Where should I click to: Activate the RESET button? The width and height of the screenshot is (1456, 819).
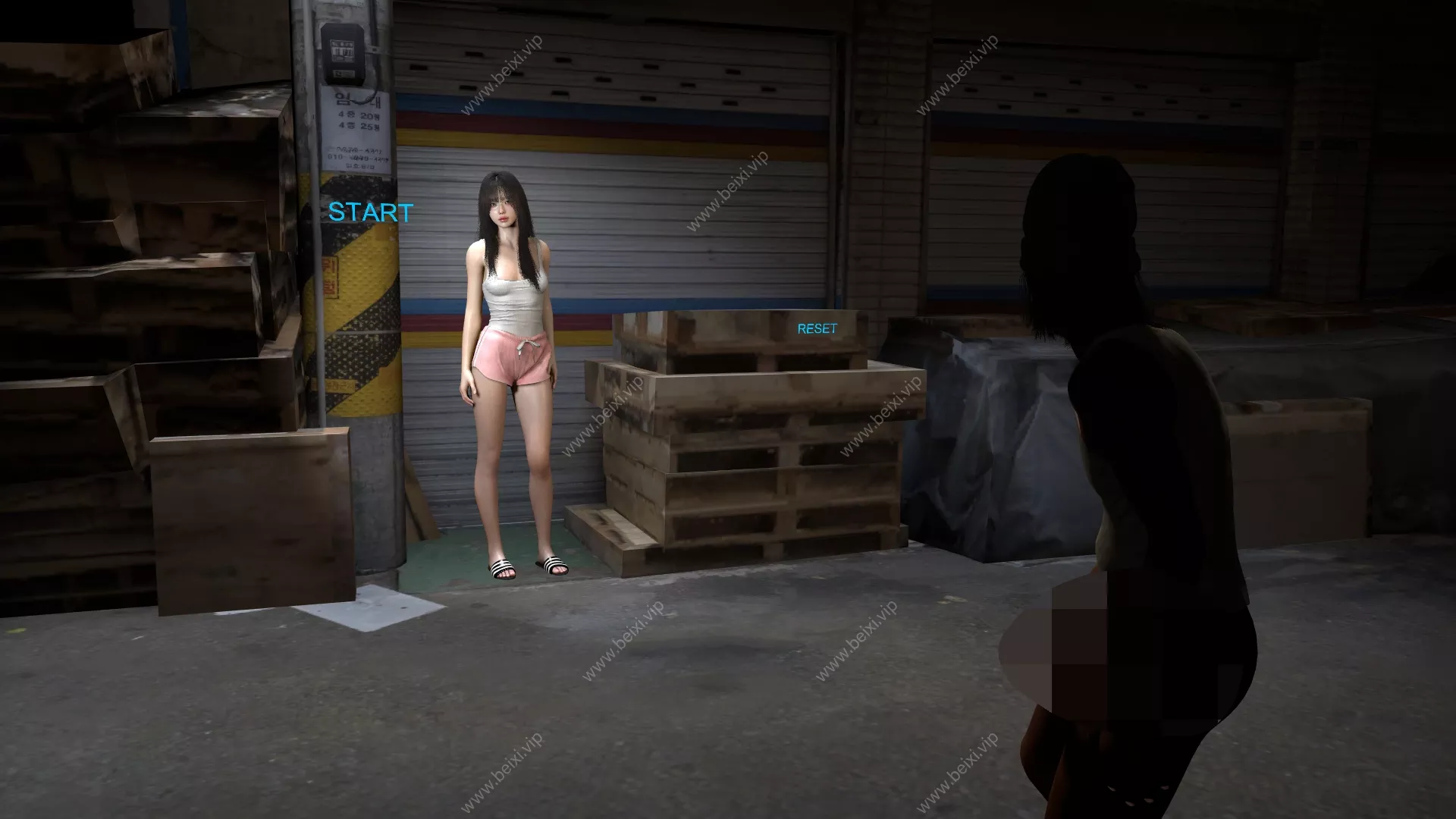817,328
